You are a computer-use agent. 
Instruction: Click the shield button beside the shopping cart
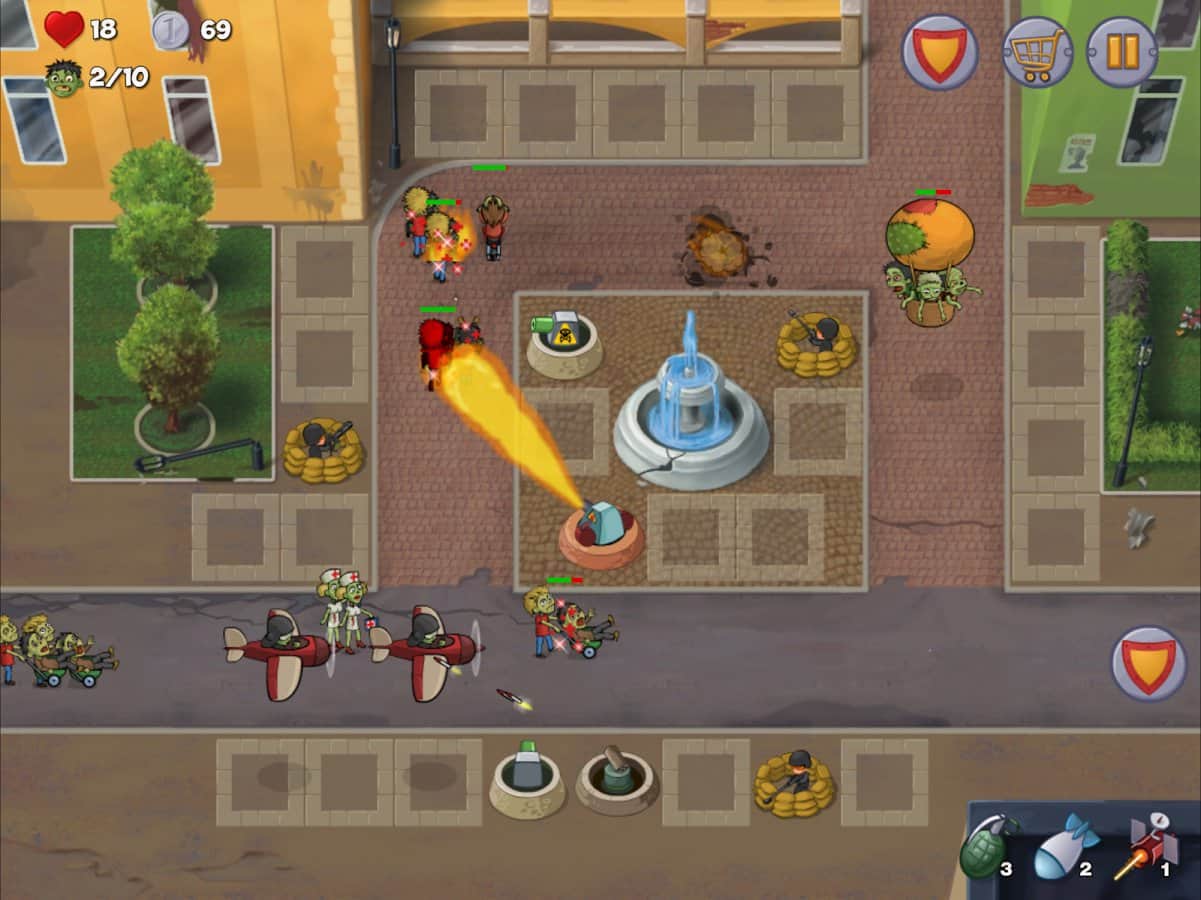[x=940, y=52]
